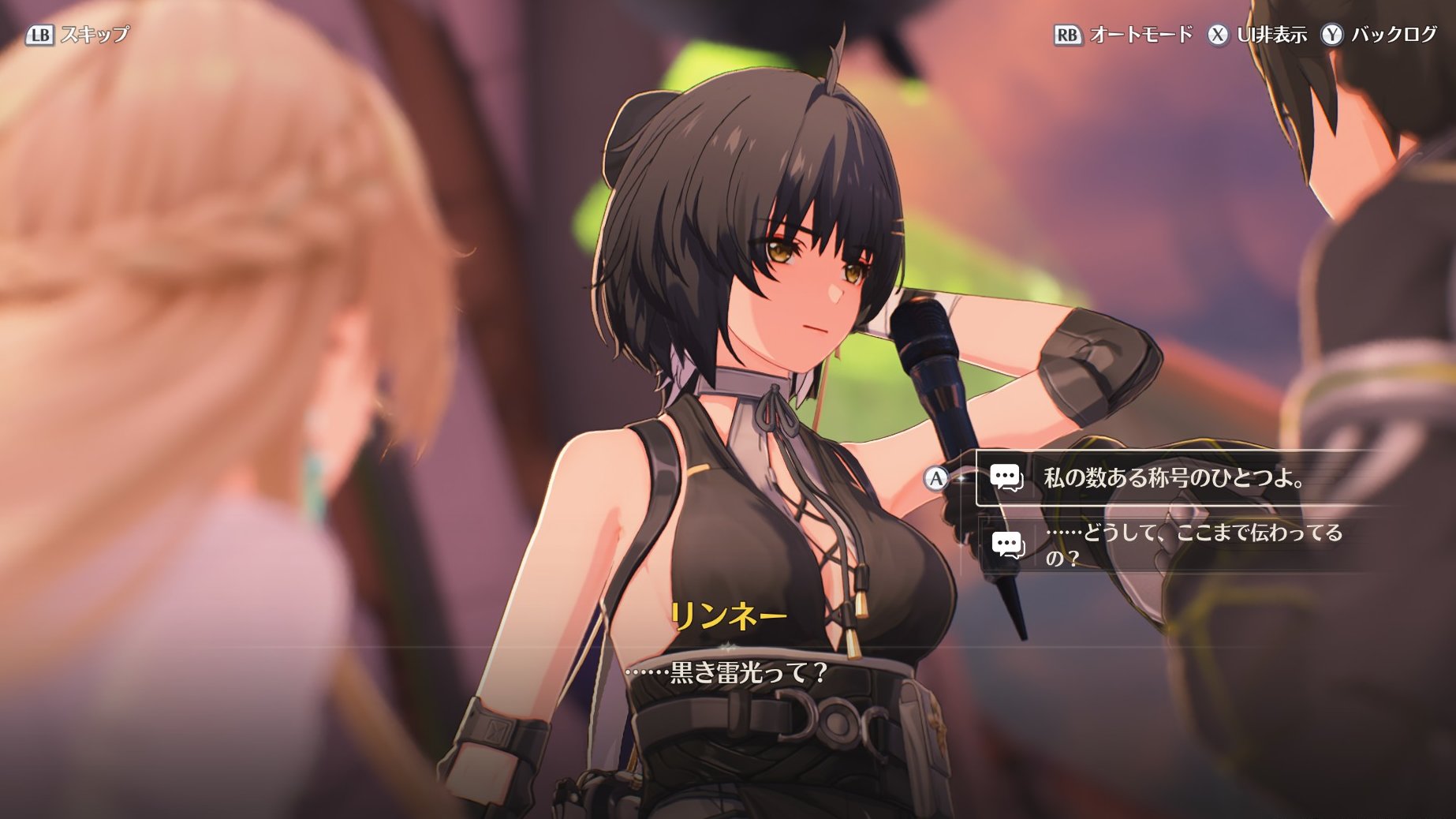Skip the cutscene with スキップ
This screenshot has height=819, width=1456.
point(78,35)
